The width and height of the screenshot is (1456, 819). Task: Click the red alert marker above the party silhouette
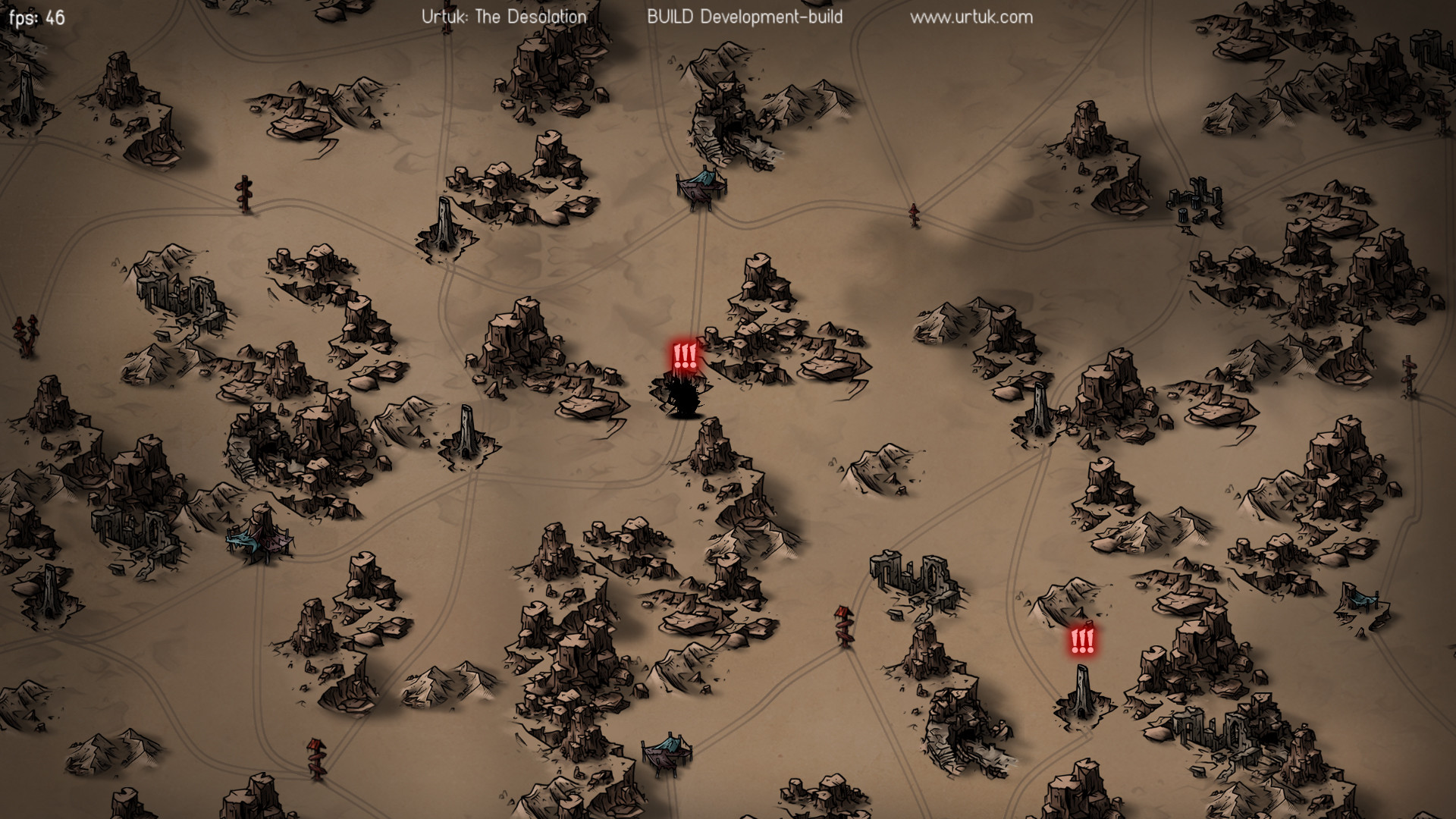pyautogui.click(x=684, y=356)
